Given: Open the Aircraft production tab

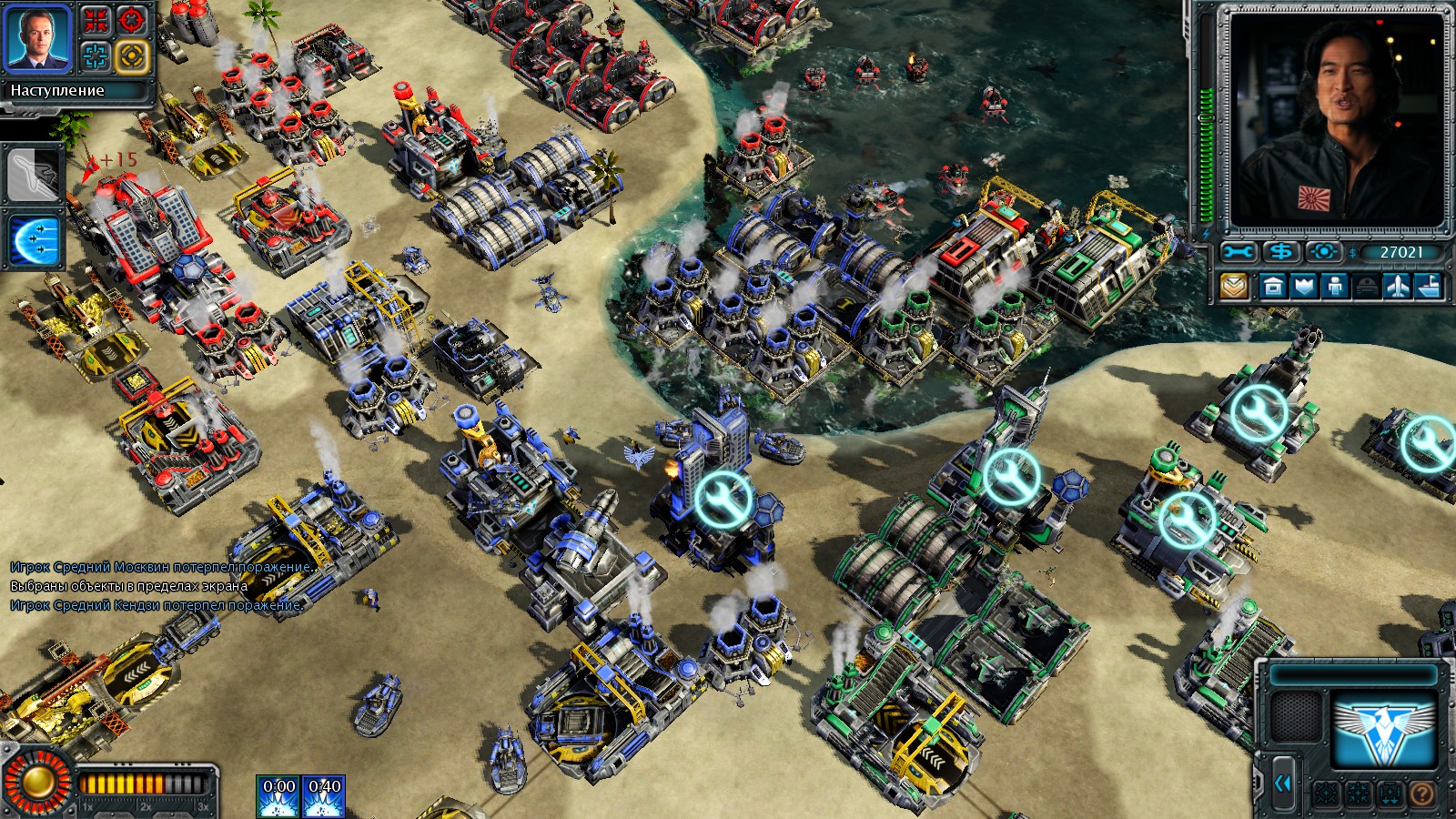Looking at the screenshot, I should pos(1399,286).
